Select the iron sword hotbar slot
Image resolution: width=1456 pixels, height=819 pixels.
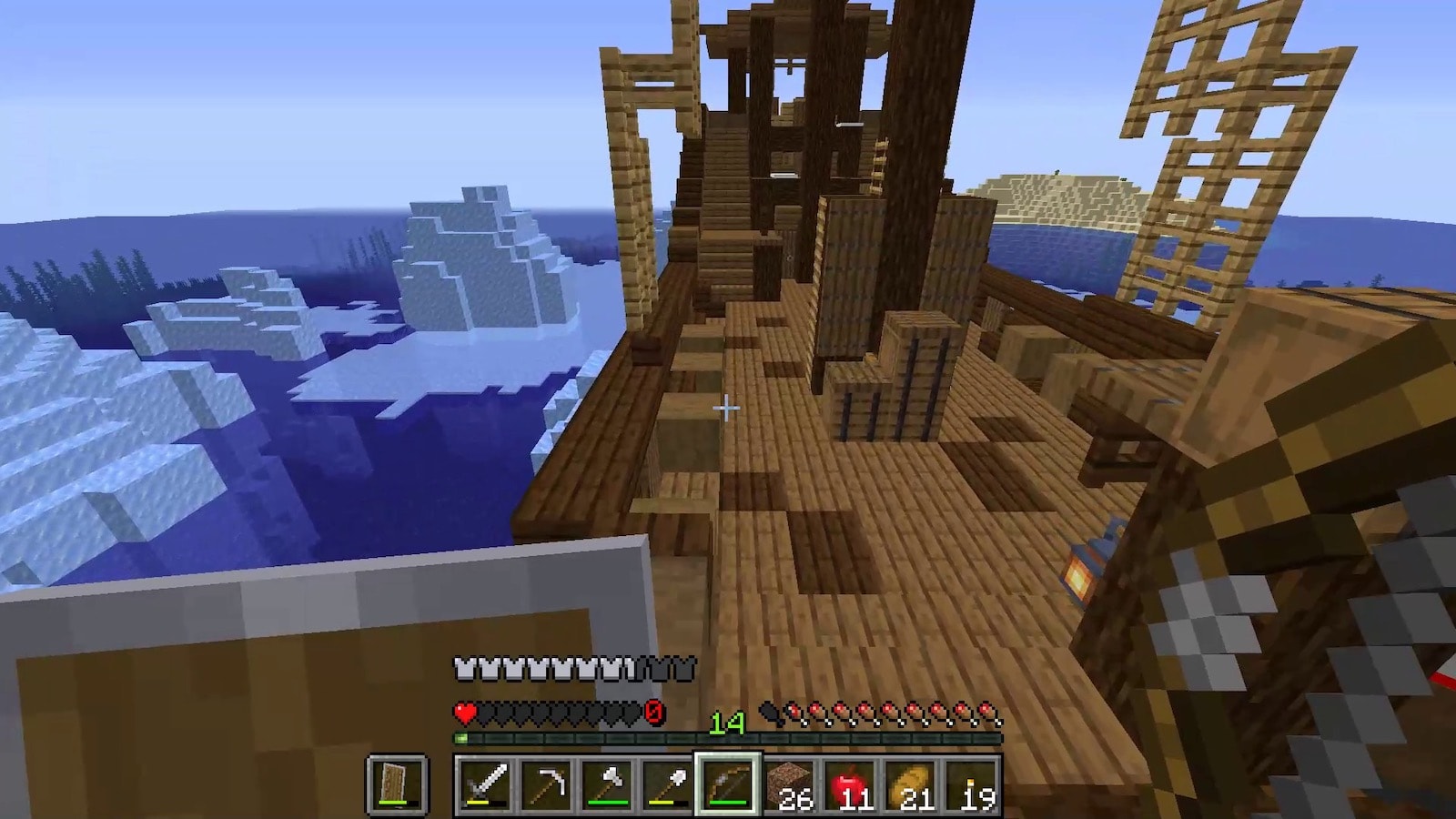point(484,784)
